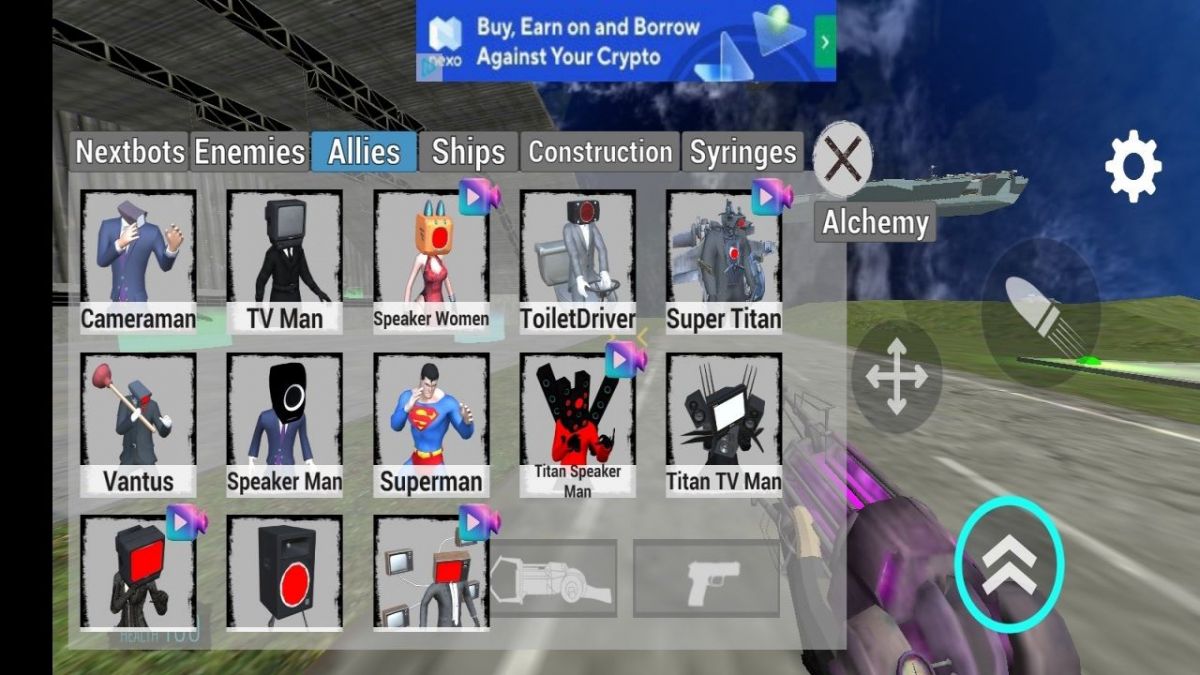This screenshot has width=1200, height=675.
Task: Spawn the Titan TV Man ally
Action: [x=724, y=424]
